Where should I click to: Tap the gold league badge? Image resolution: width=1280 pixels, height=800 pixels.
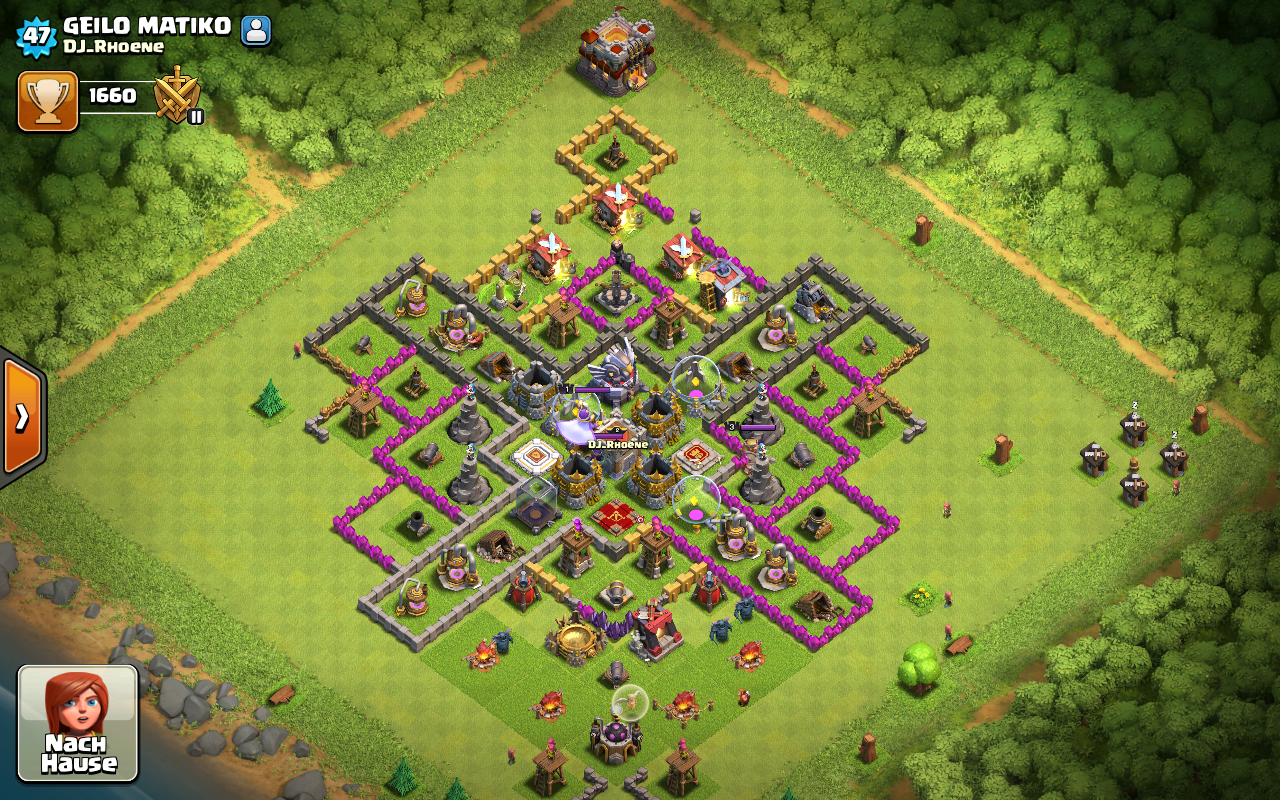178,96
